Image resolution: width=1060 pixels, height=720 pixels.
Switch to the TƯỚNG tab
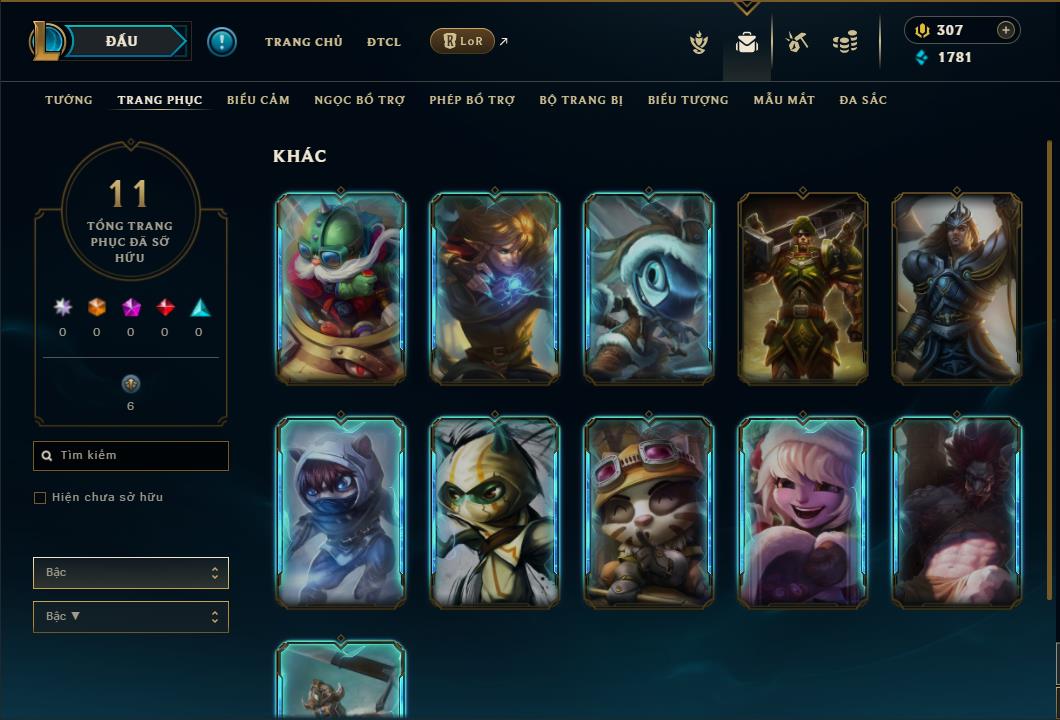69,100
